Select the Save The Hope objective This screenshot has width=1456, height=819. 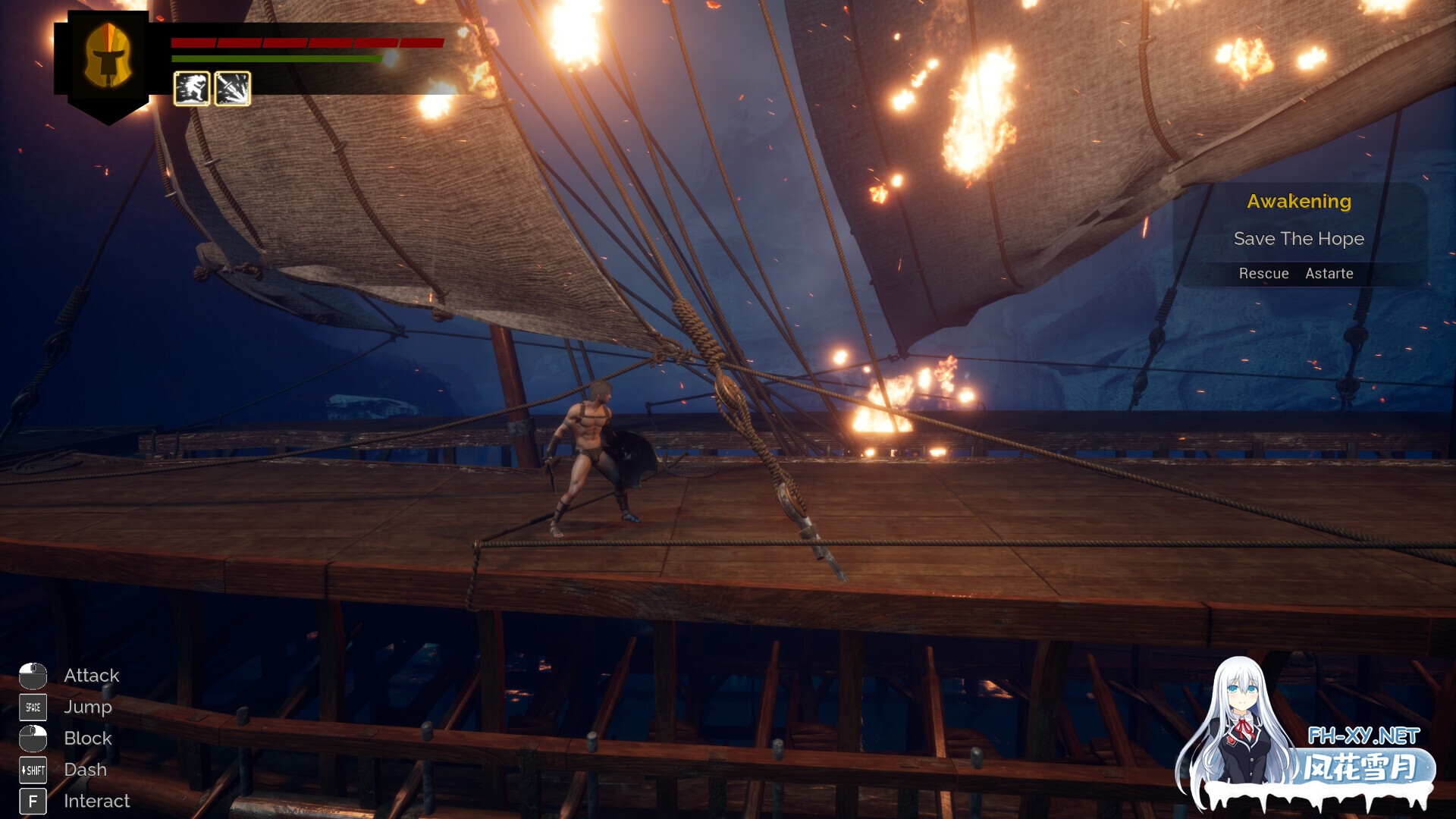click(x=1298, y=239)
